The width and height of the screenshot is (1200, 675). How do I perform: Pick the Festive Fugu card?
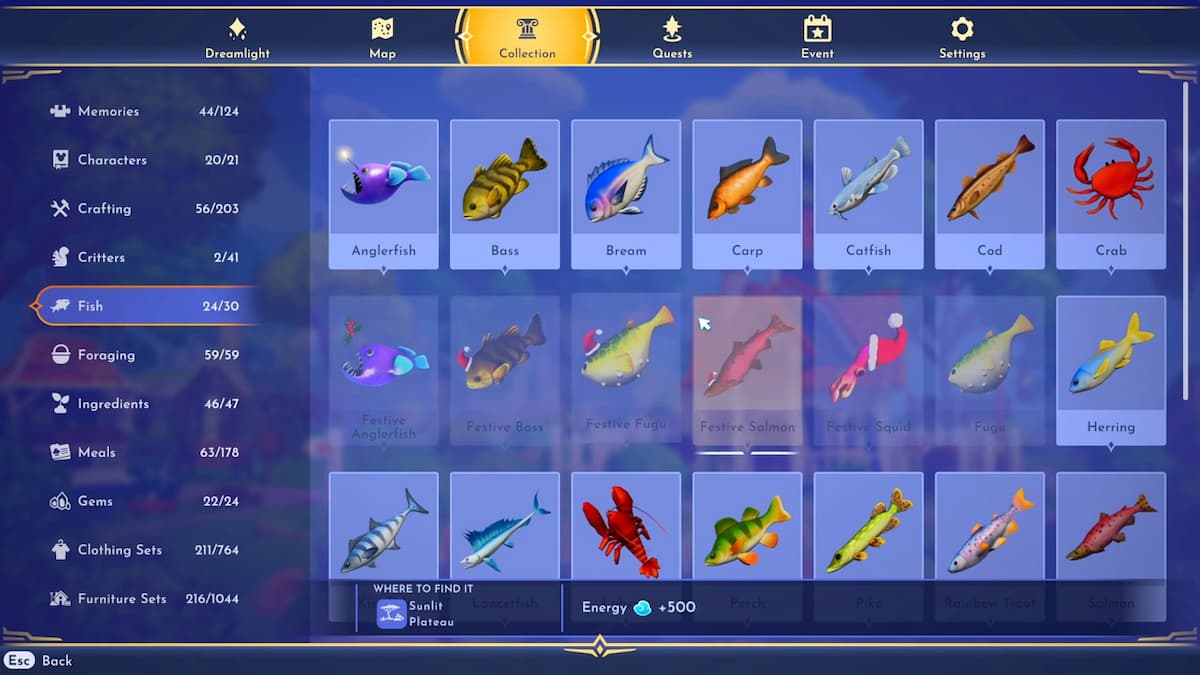coord(626,370)
